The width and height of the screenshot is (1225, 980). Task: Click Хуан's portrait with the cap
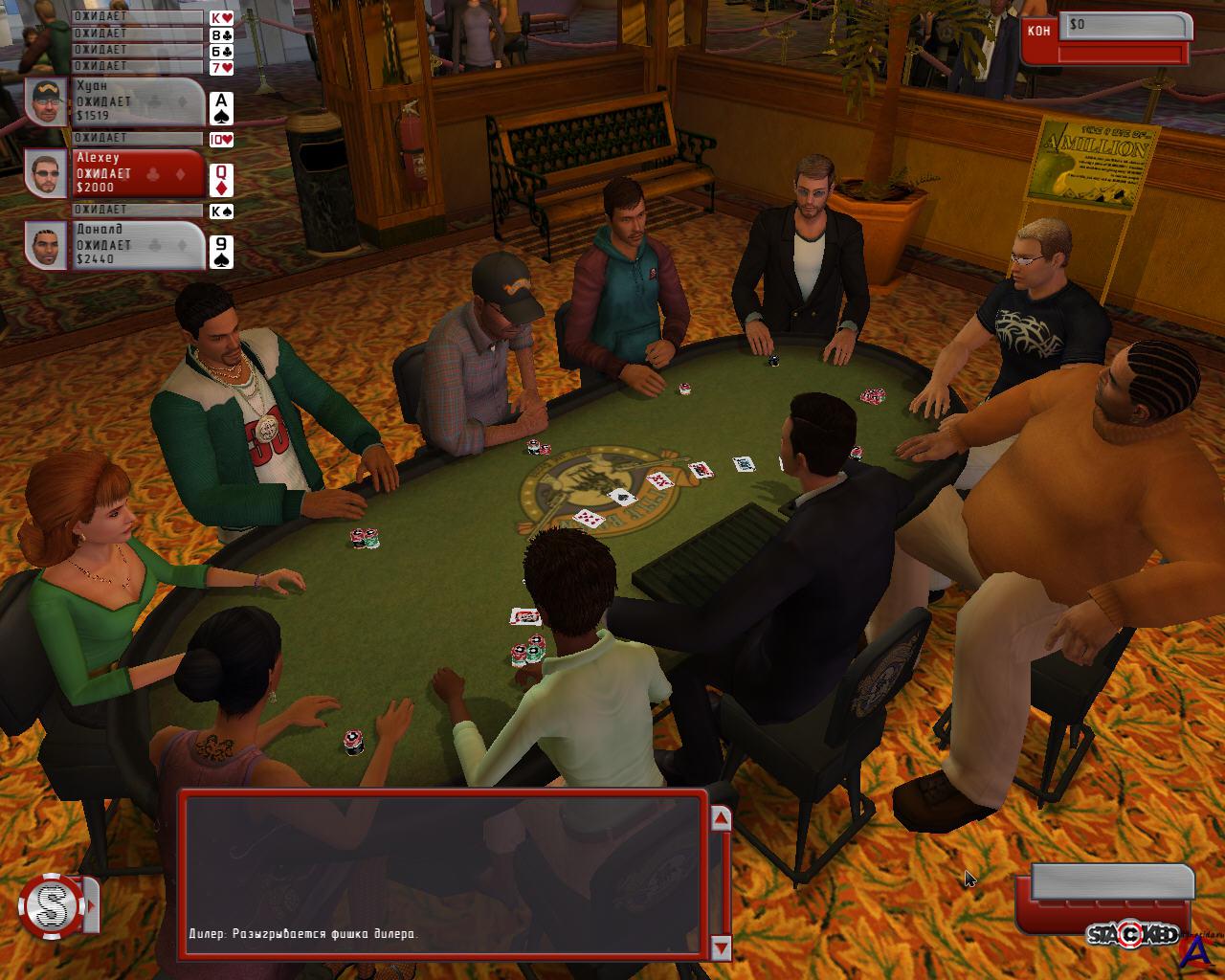(x=46, y=102)
